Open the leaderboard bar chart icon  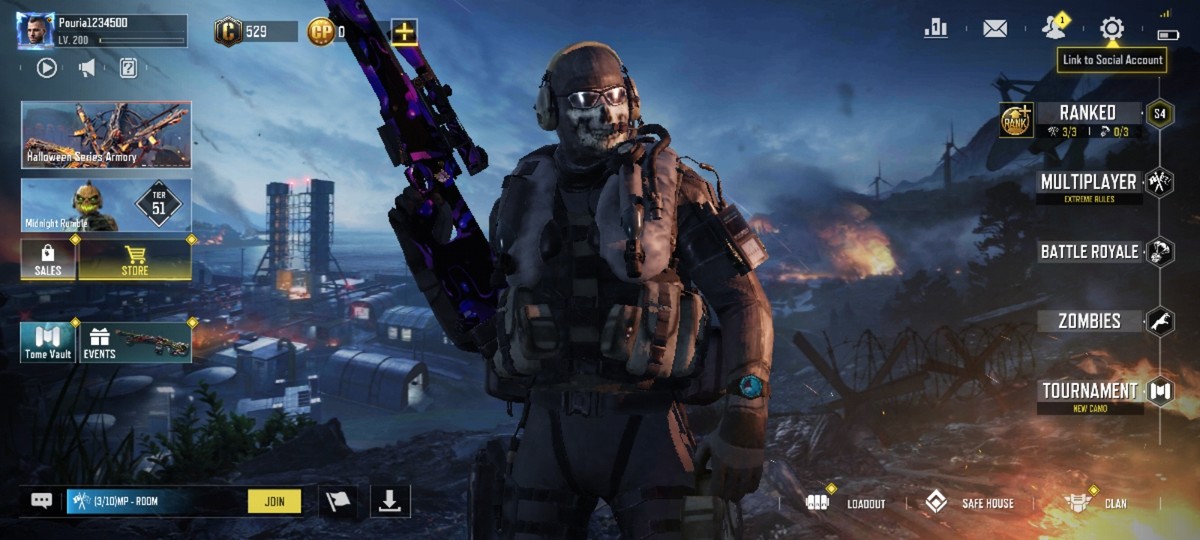(936, 28)
